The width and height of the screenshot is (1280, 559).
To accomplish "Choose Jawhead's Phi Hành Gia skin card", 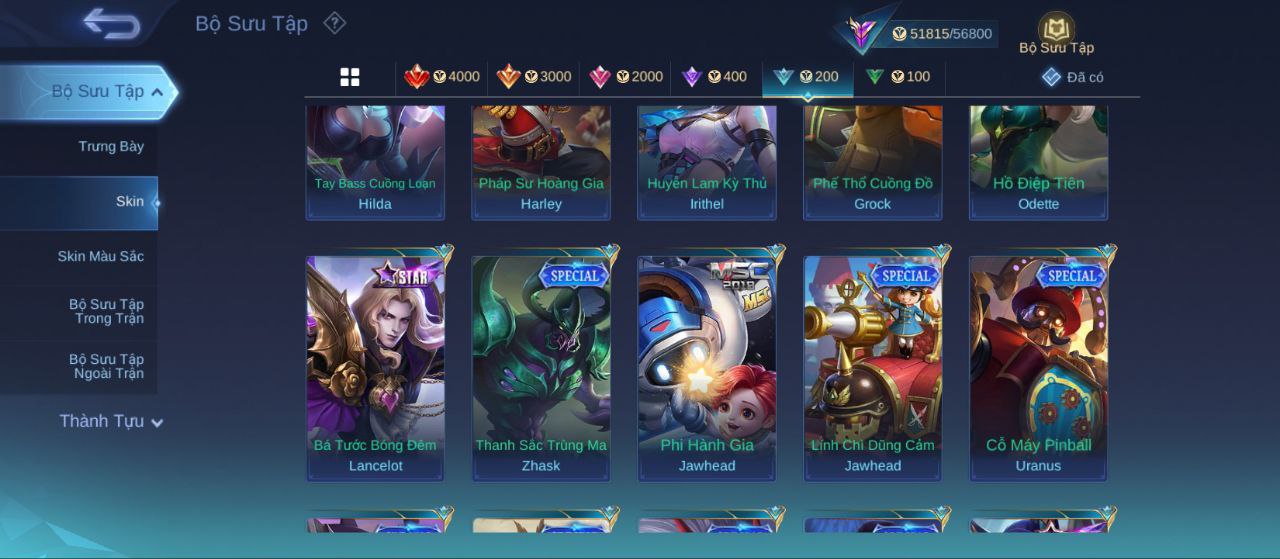I will coord(707,367).
